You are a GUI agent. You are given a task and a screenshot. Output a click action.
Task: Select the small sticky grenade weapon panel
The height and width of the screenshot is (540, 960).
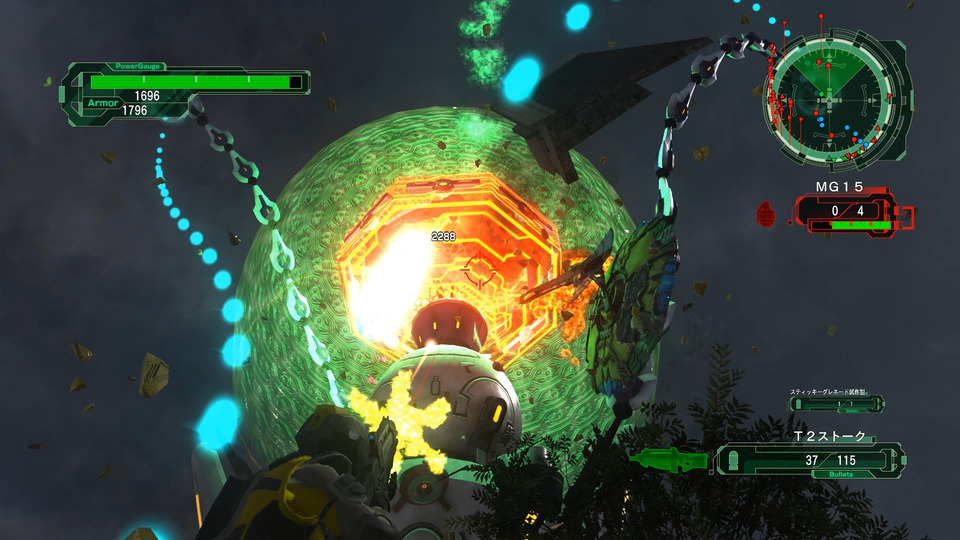click(x=835, y=404)
